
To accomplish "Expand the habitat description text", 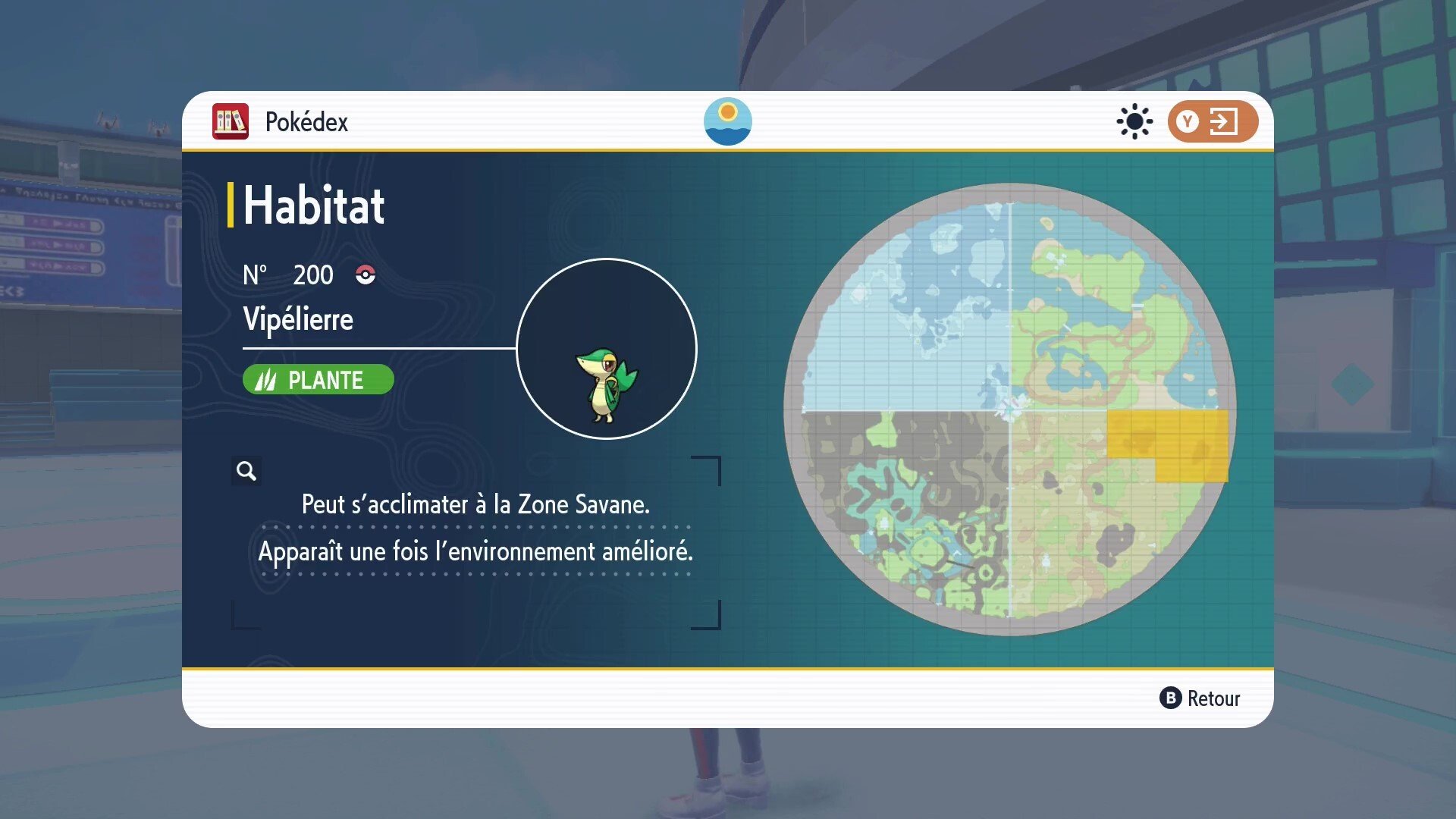I will [476, 528].
